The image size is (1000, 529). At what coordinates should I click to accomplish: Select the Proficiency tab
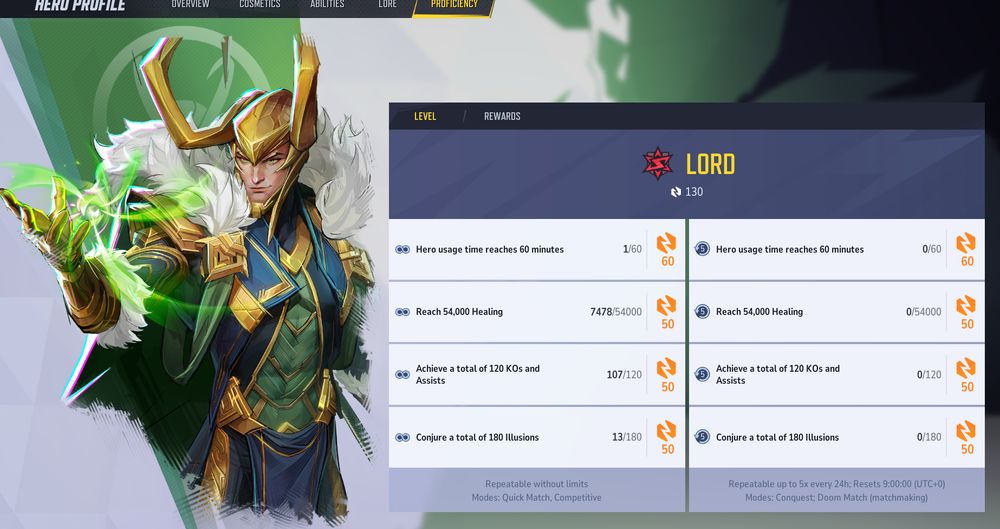point(454,5)
